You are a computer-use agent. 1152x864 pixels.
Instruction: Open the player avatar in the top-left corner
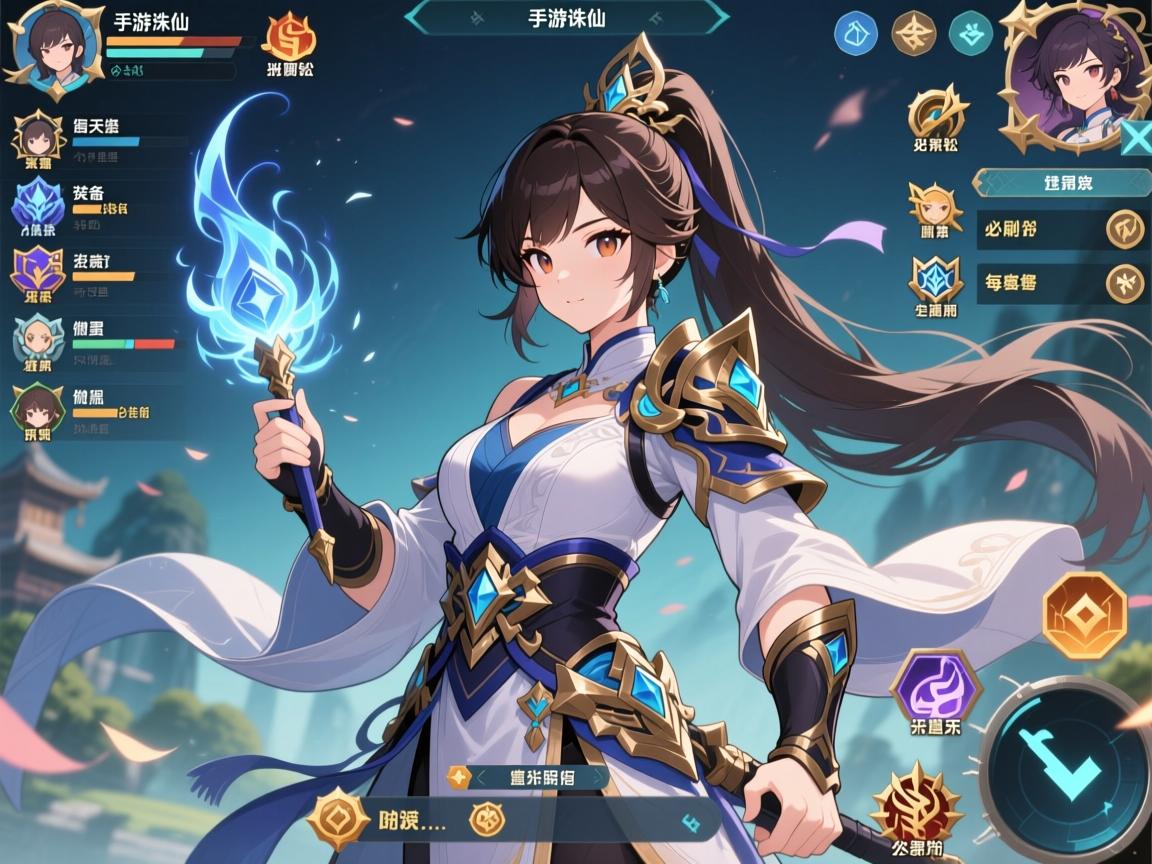(50, 47)
